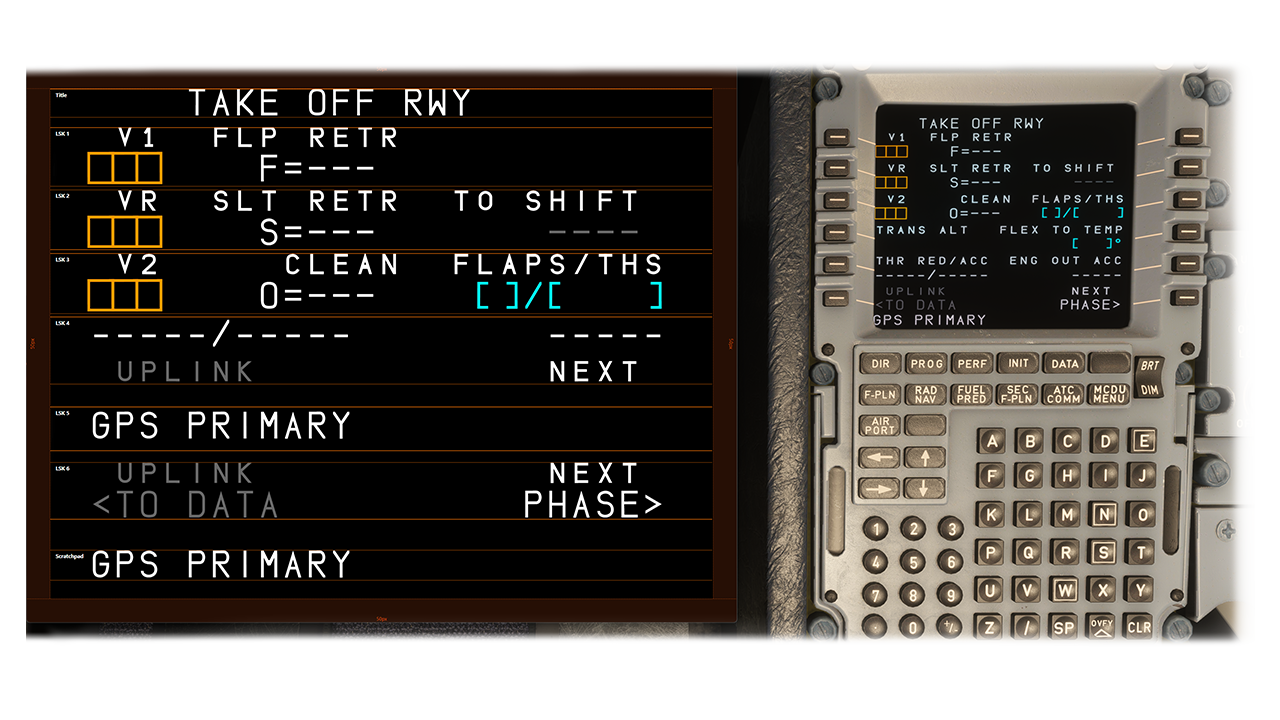
Task: Open the FUEL PRED page
Action: tap(972, 395)
